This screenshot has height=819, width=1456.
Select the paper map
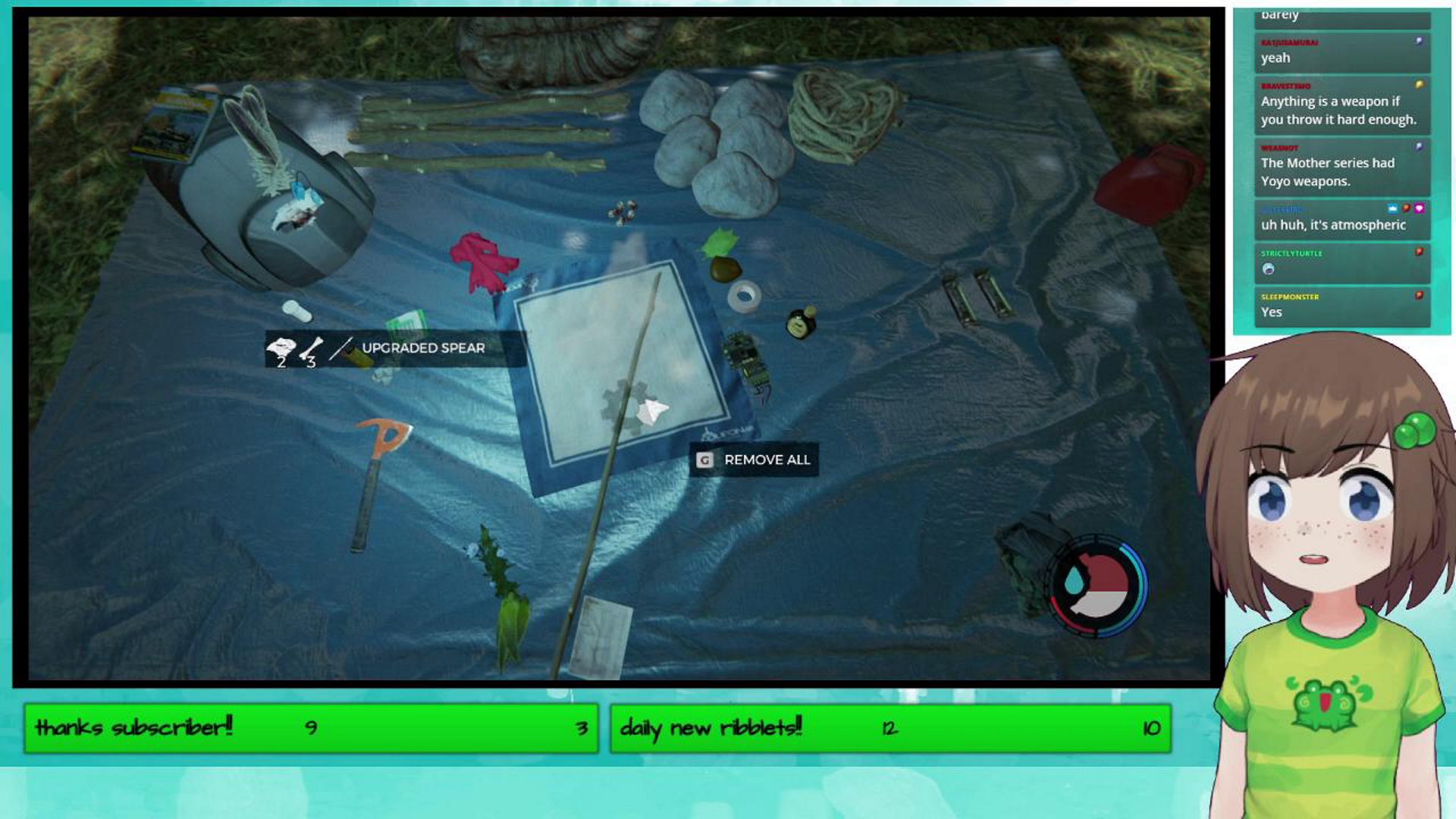603,635
